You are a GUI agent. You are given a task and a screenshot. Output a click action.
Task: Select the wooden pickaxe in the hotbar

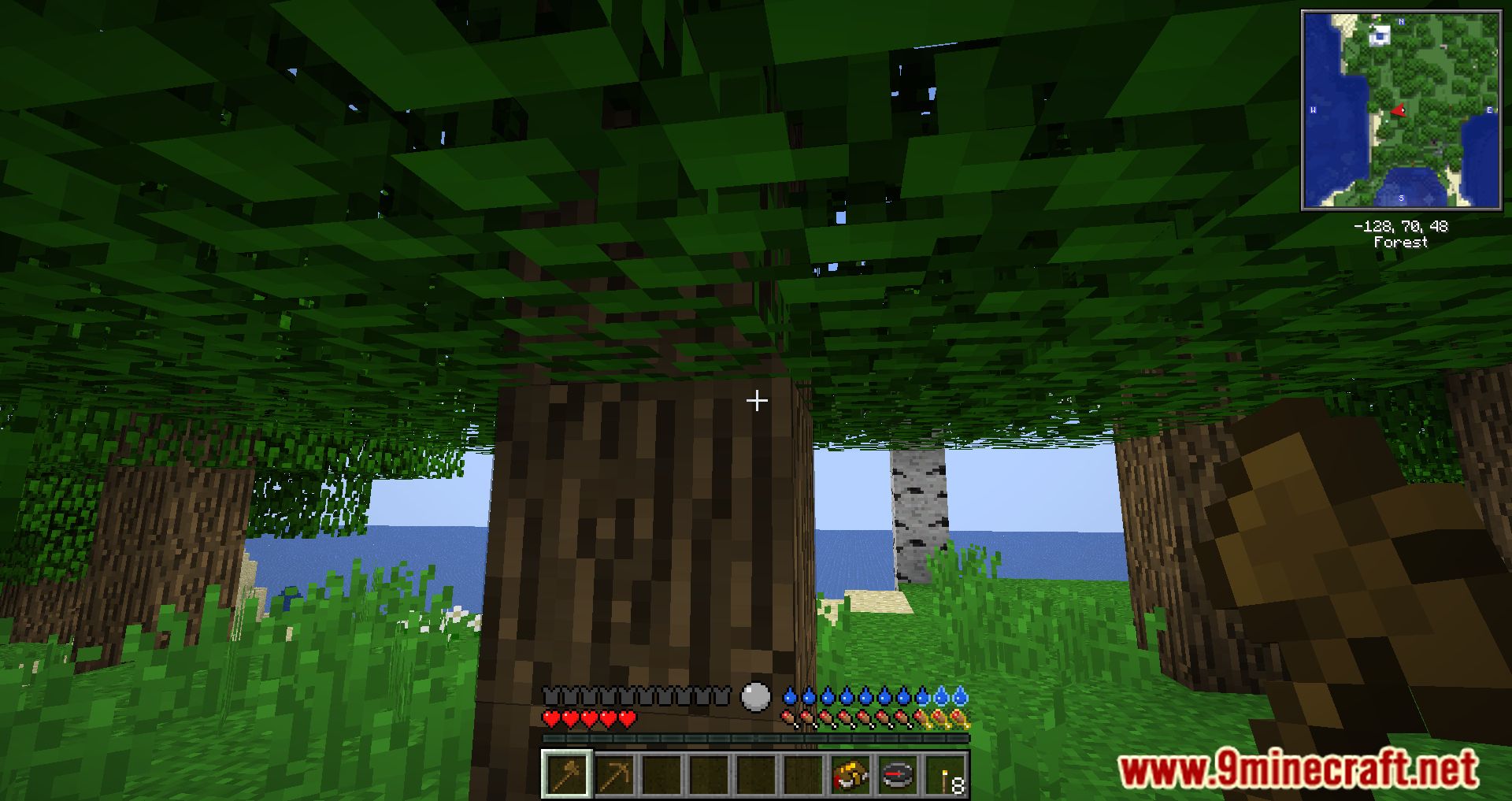[x=616, y=776]
